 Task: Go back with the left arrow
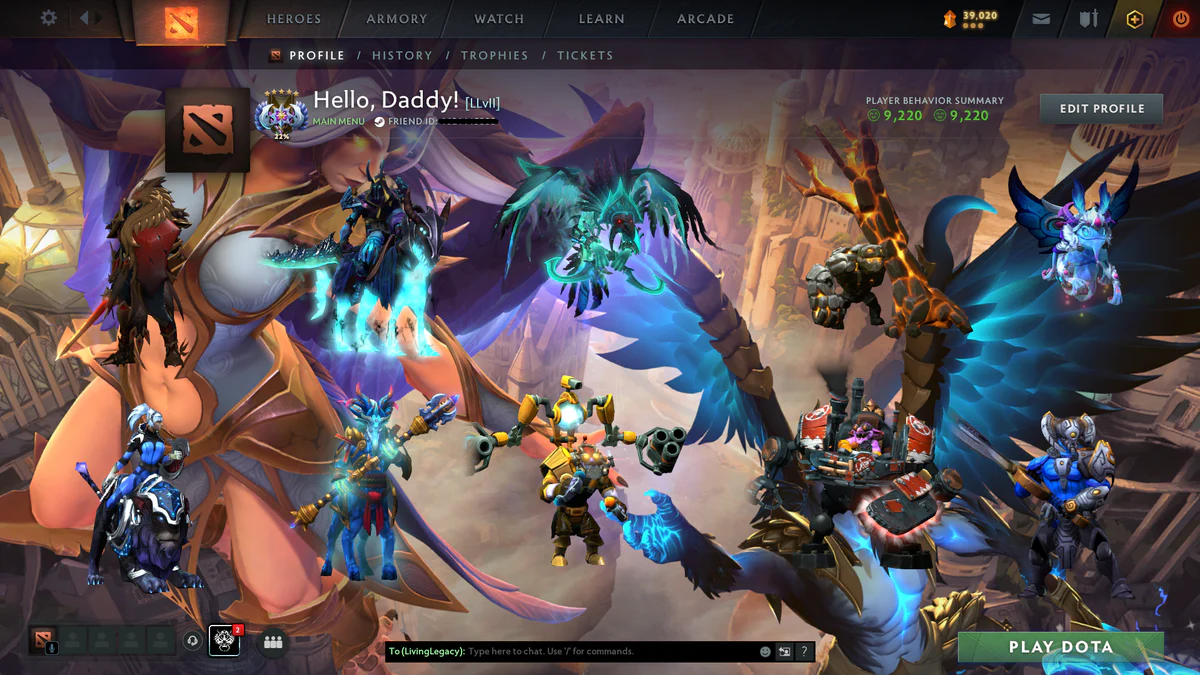84,18
